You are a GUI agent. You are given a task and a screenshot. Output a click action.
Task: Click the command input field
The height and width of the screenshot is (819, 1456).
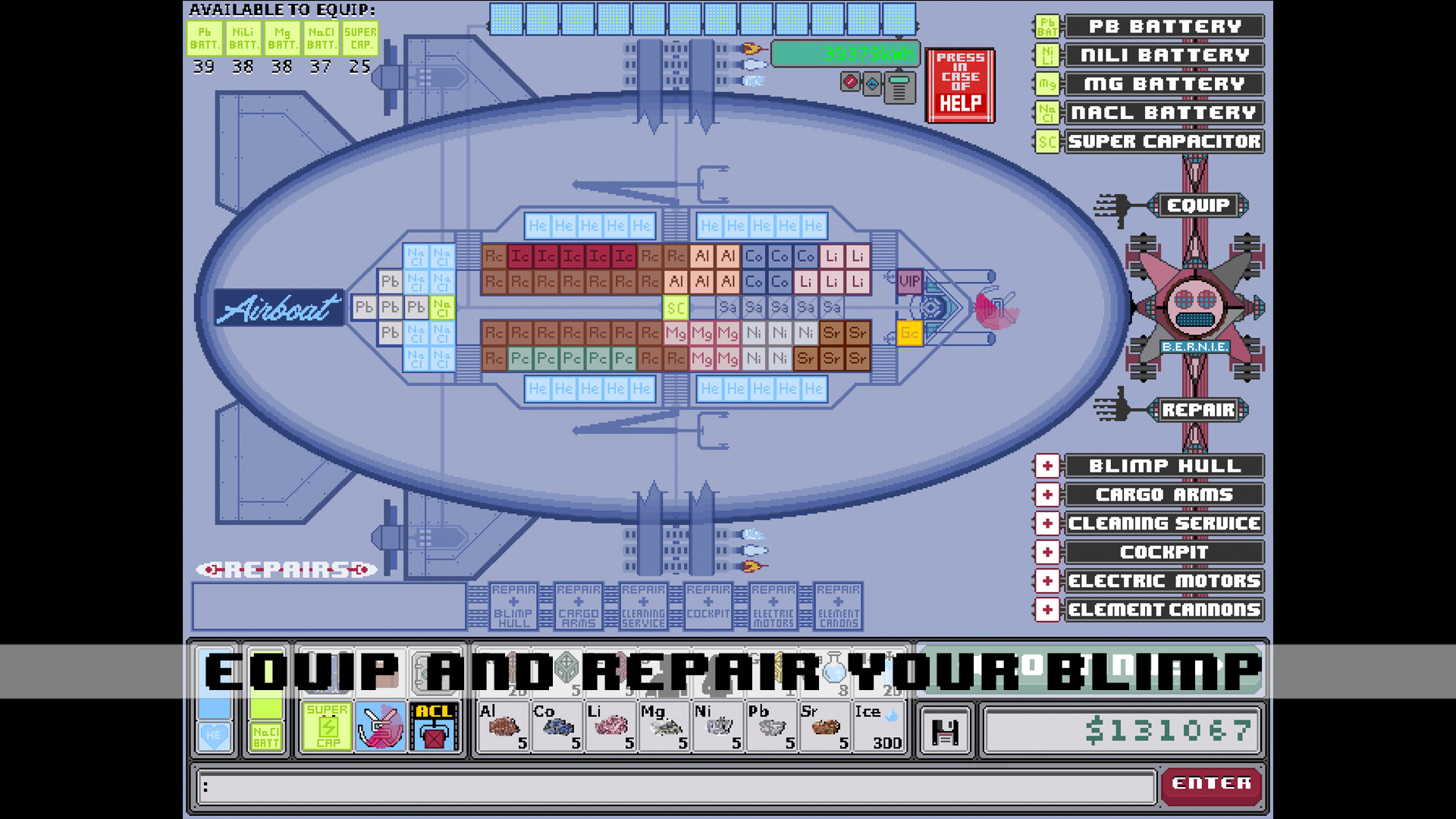tap(667, 786)
